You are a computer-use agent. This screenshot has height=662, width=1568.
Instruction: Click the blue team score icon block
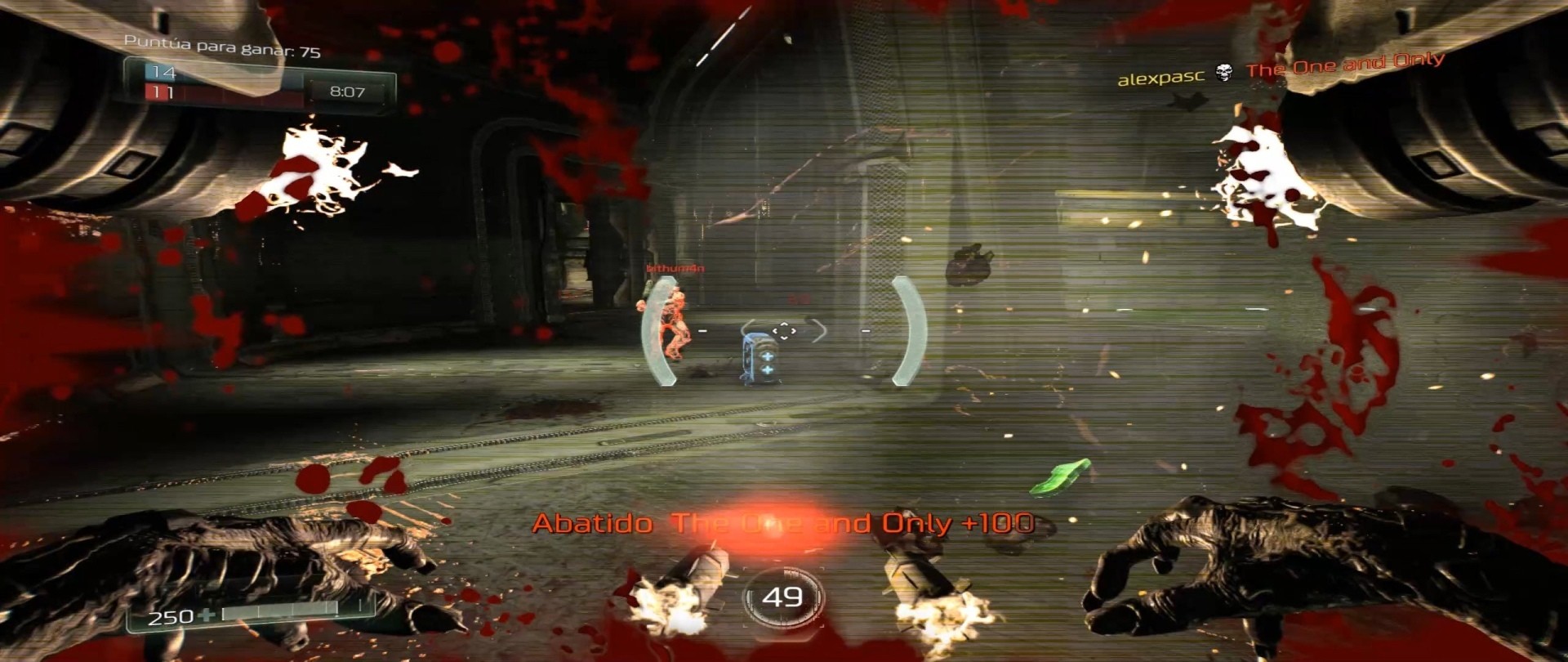click(x=159, y=74)
